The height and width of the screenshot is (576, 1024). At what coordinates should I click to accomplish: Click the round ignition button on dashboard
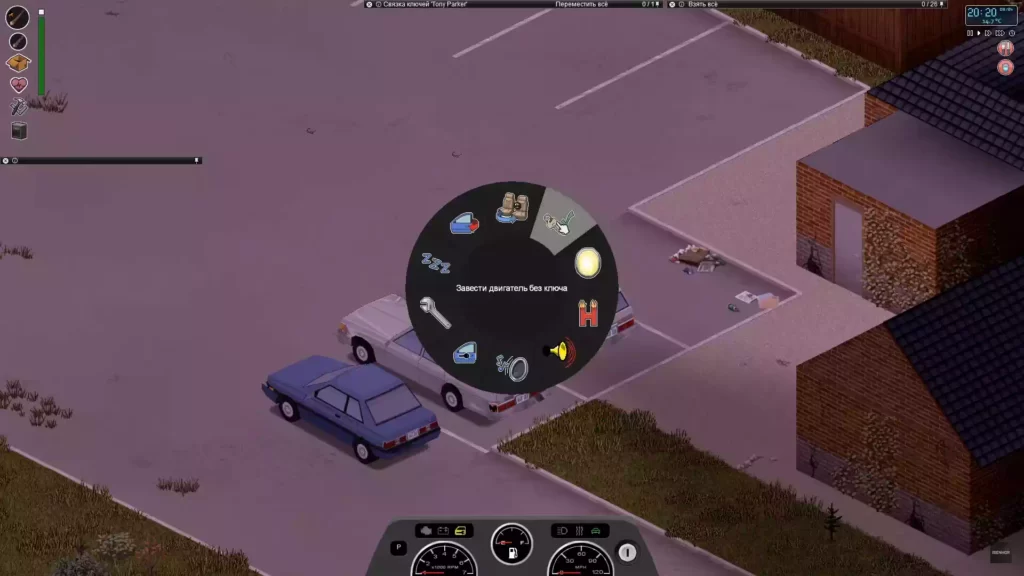tap(627, 551)
